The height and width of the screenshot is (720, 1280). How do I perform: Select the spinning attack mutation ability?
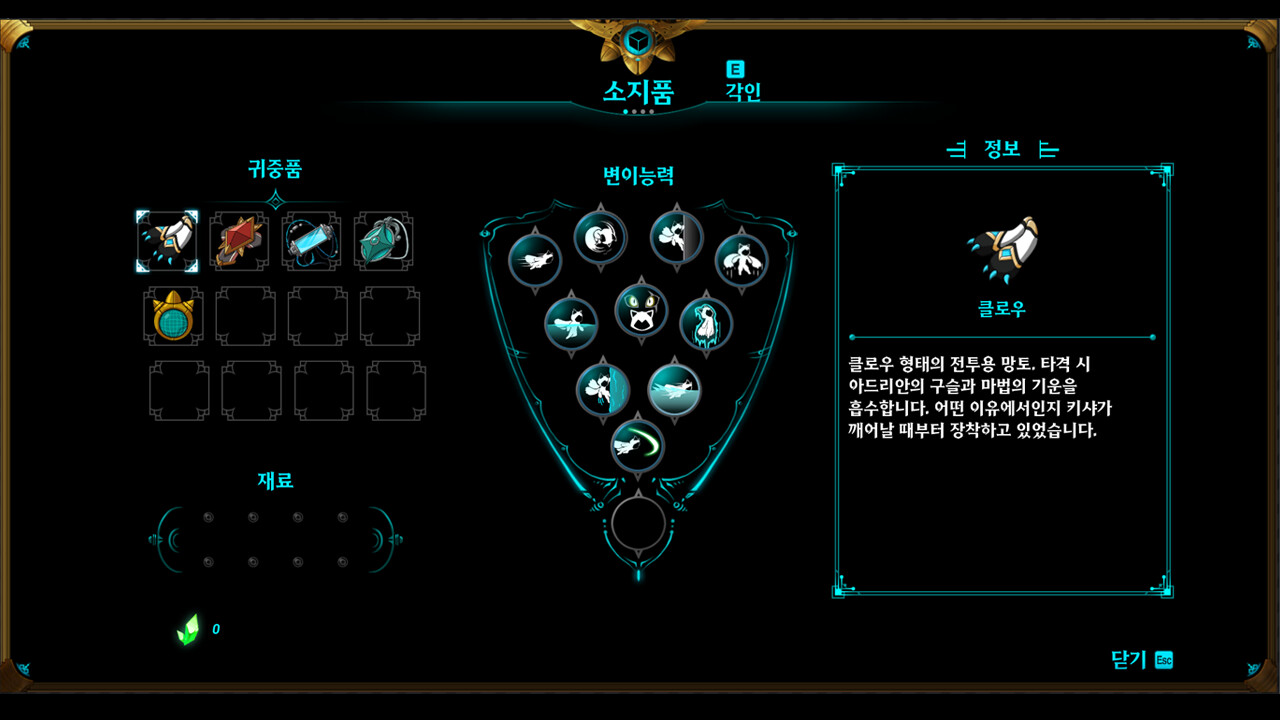pyautogui.click(x=600, y=236)
